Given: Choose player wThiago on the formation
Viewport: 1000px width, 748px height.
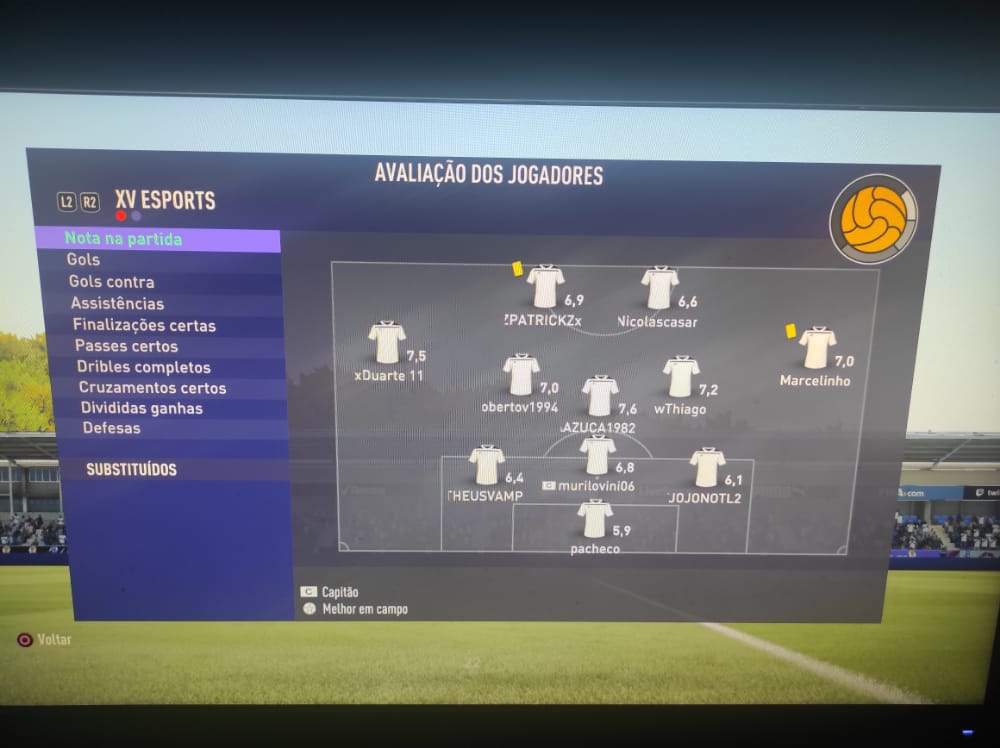Looking at the screenshot, I should click(x=681, y=377).
